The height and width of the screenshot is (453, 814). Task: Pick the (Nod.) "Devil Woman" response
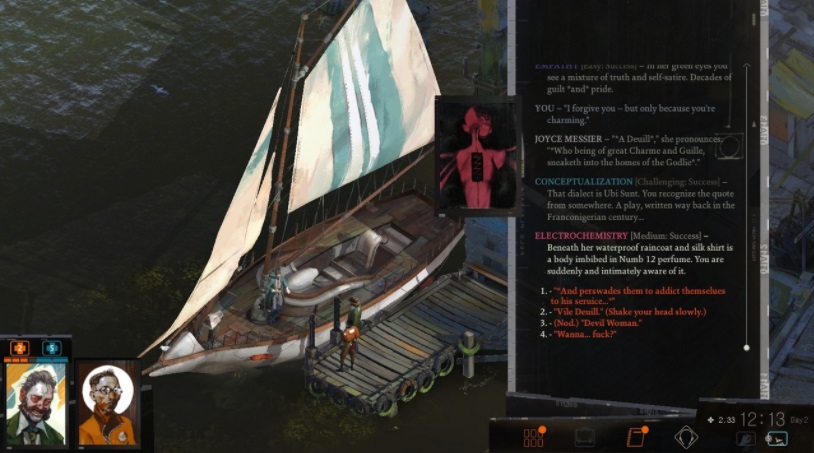[599, 323]
